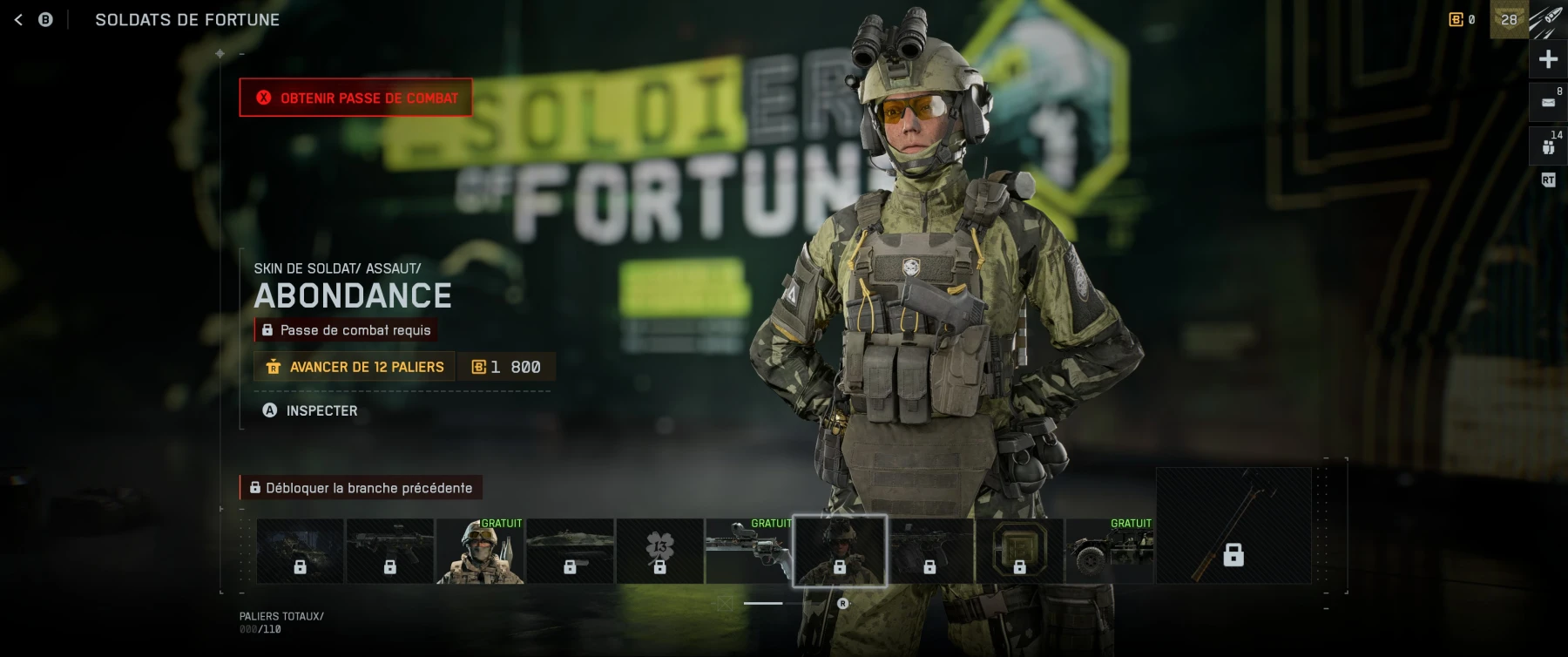The width and height of the screenshot is (1568, 657).
Task: Select the free masked soldier skin tile
Action: click(x=480, y=552)
